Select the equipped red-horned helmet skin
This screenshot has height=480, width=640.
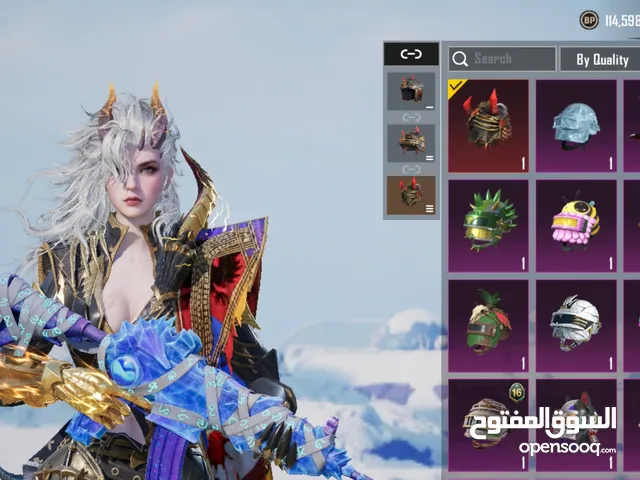pos(488,126)
